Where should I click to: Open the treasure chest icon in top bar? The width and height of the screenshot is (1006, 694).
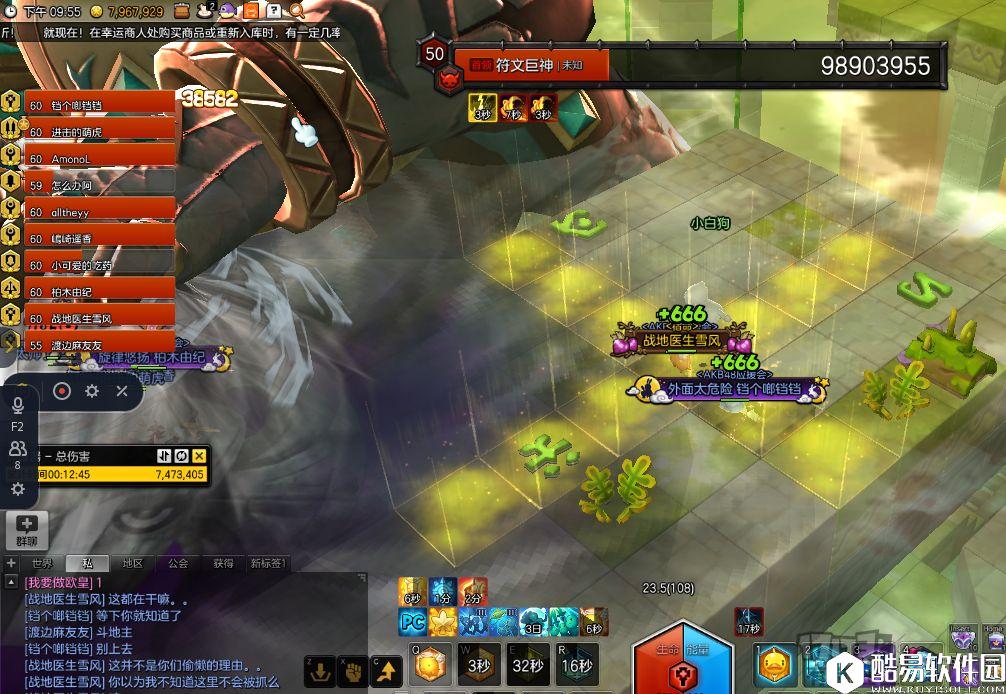(x=184, y=11)
